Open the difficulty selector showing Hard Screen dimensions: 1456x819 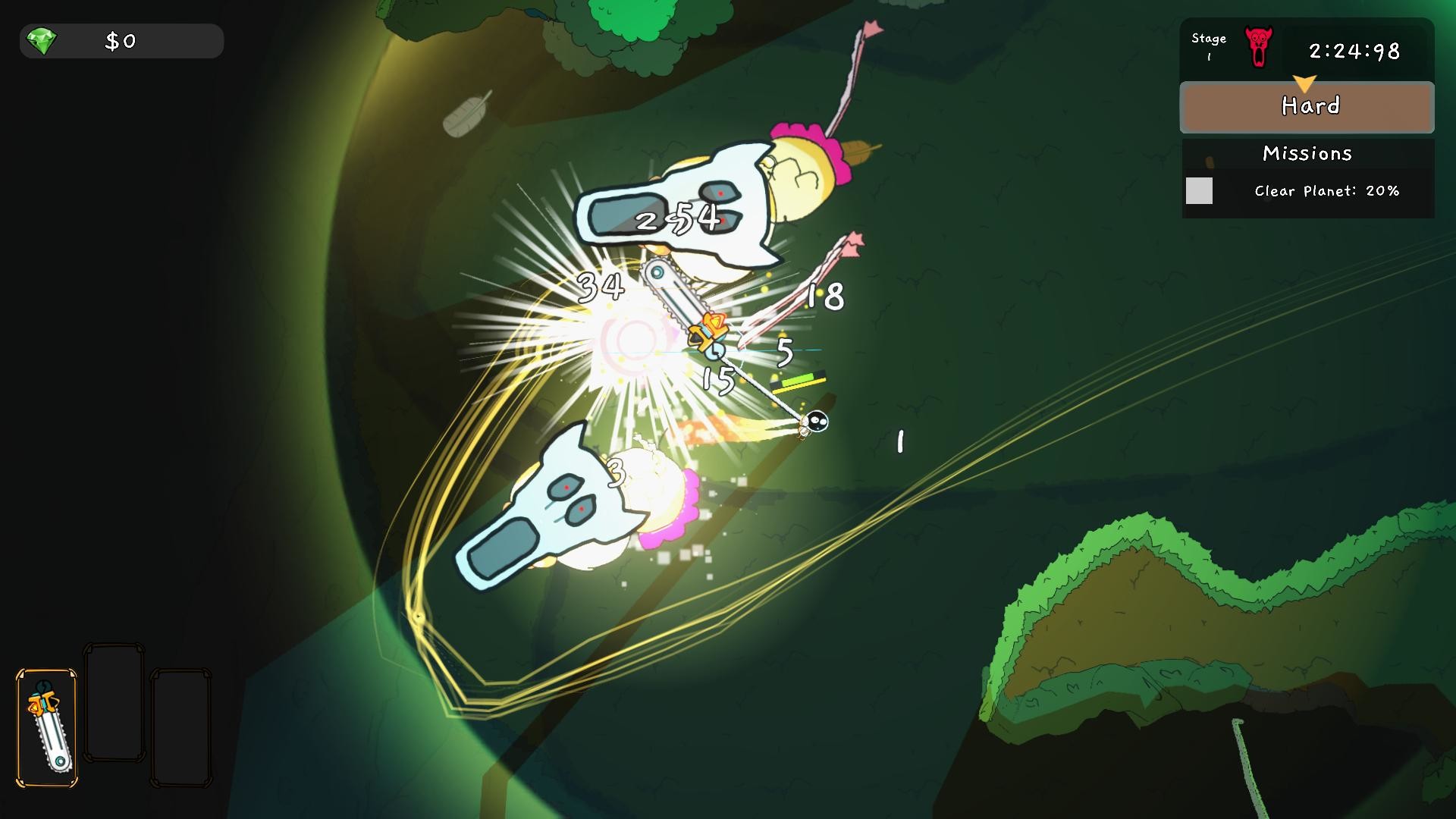[x=1306, y=106]
